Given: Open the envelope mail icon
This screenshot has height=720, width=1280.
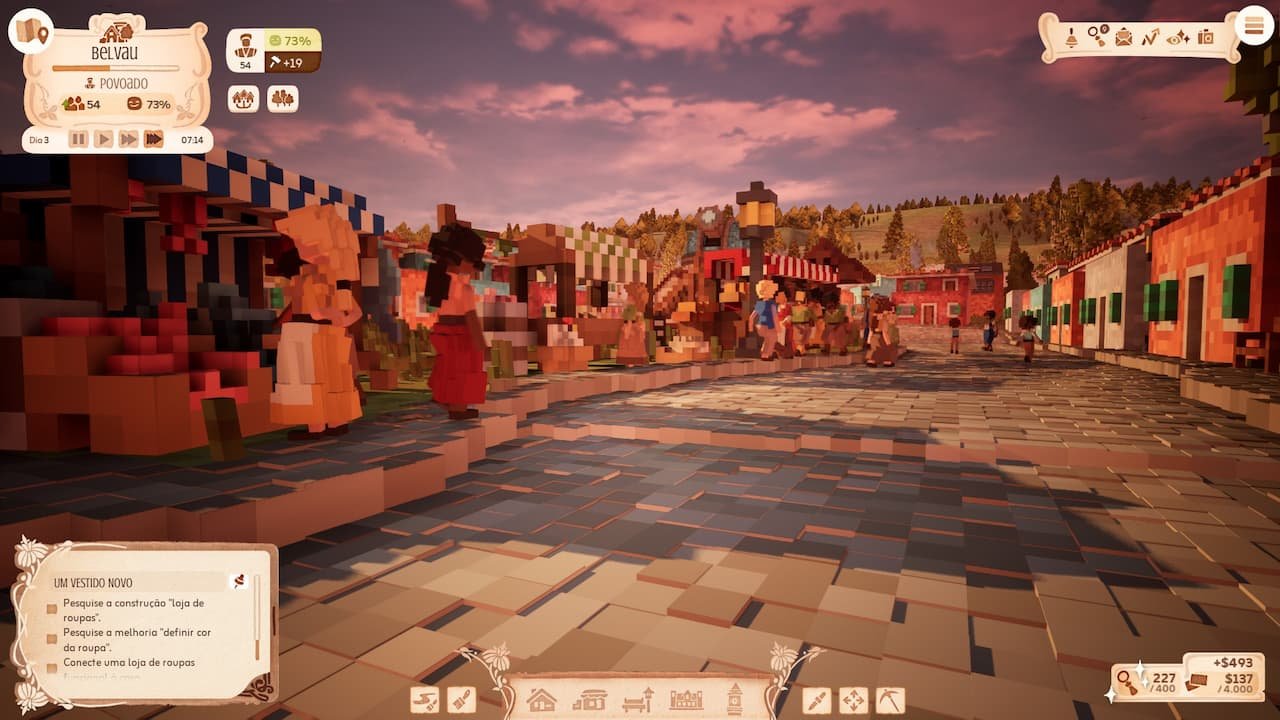Looking at the screenshot, I should 1124,38.
